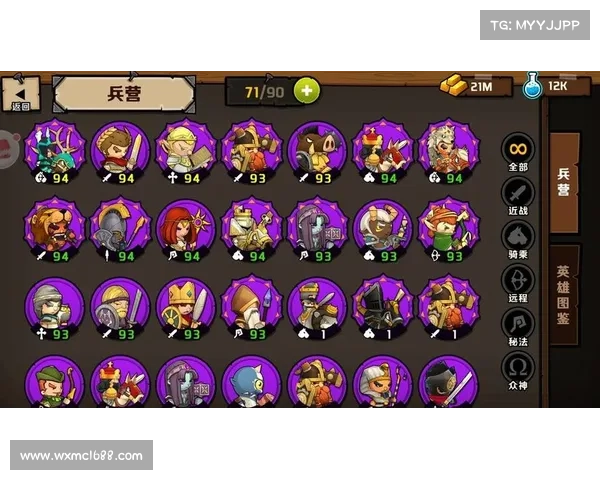
Task: Go back using the 返回 arrow button
Action: point(21,93)
